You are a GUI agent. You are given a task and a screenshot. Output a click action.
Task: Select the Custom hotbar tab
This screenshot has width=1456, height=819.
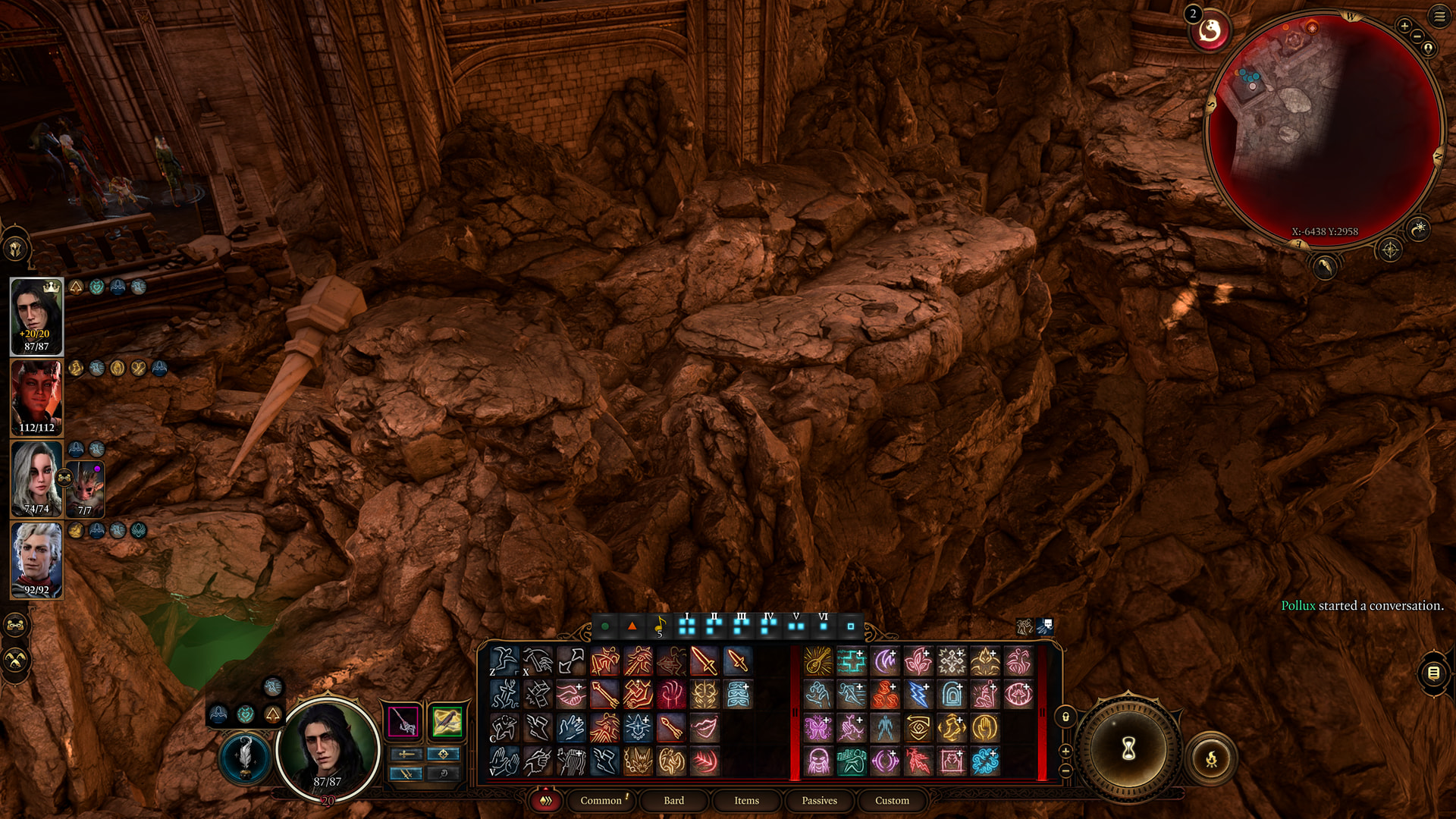(892, 800)
